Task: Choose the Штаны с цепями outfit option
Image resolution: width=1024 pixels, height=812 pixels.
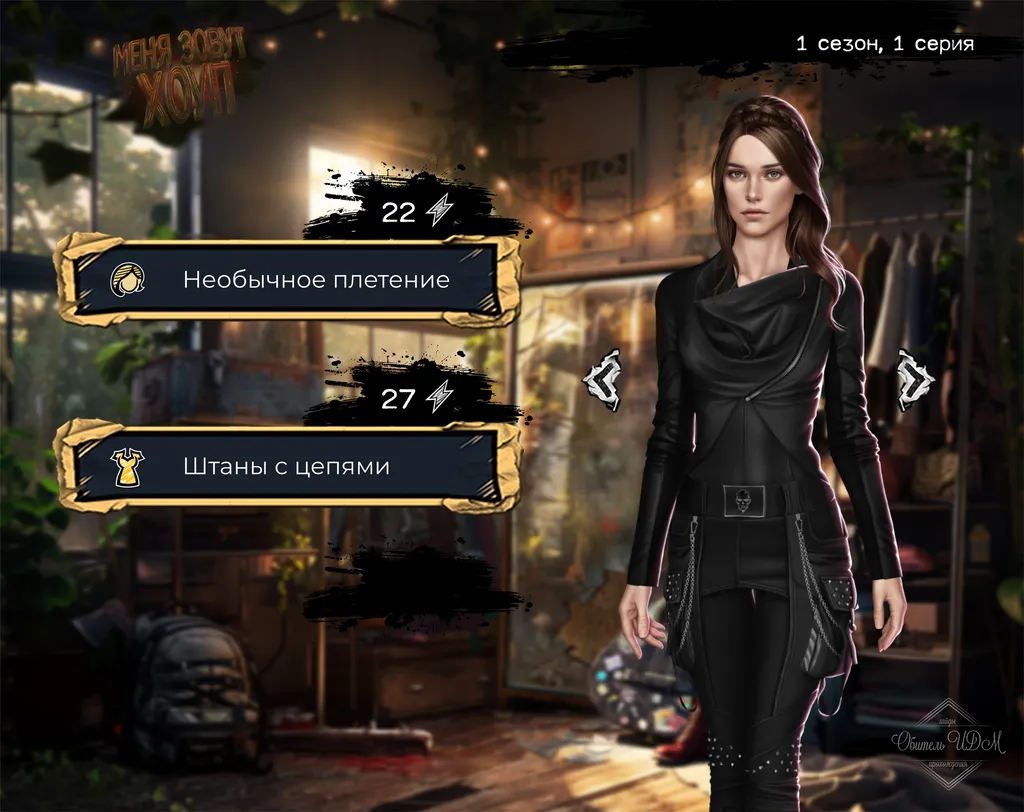Action: [x=288, y=467]
